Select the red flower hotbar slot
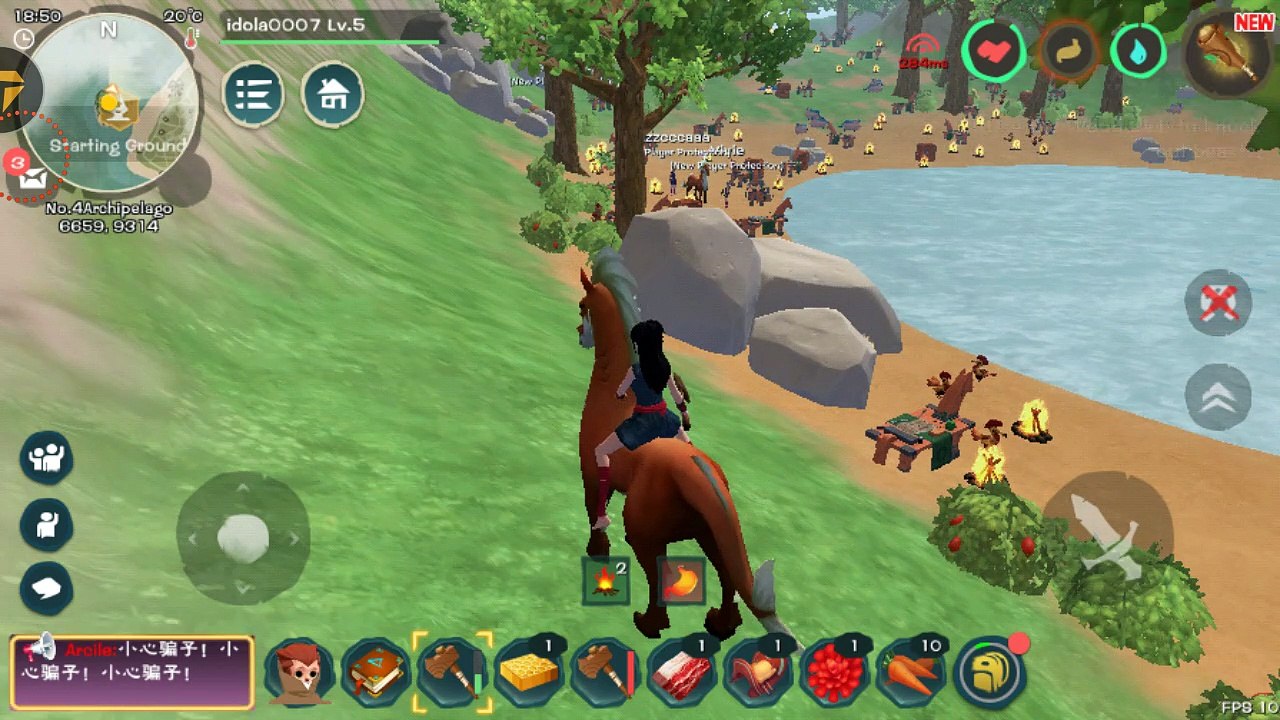Screen dimensions: 1280x720 (x=835, y=672)
